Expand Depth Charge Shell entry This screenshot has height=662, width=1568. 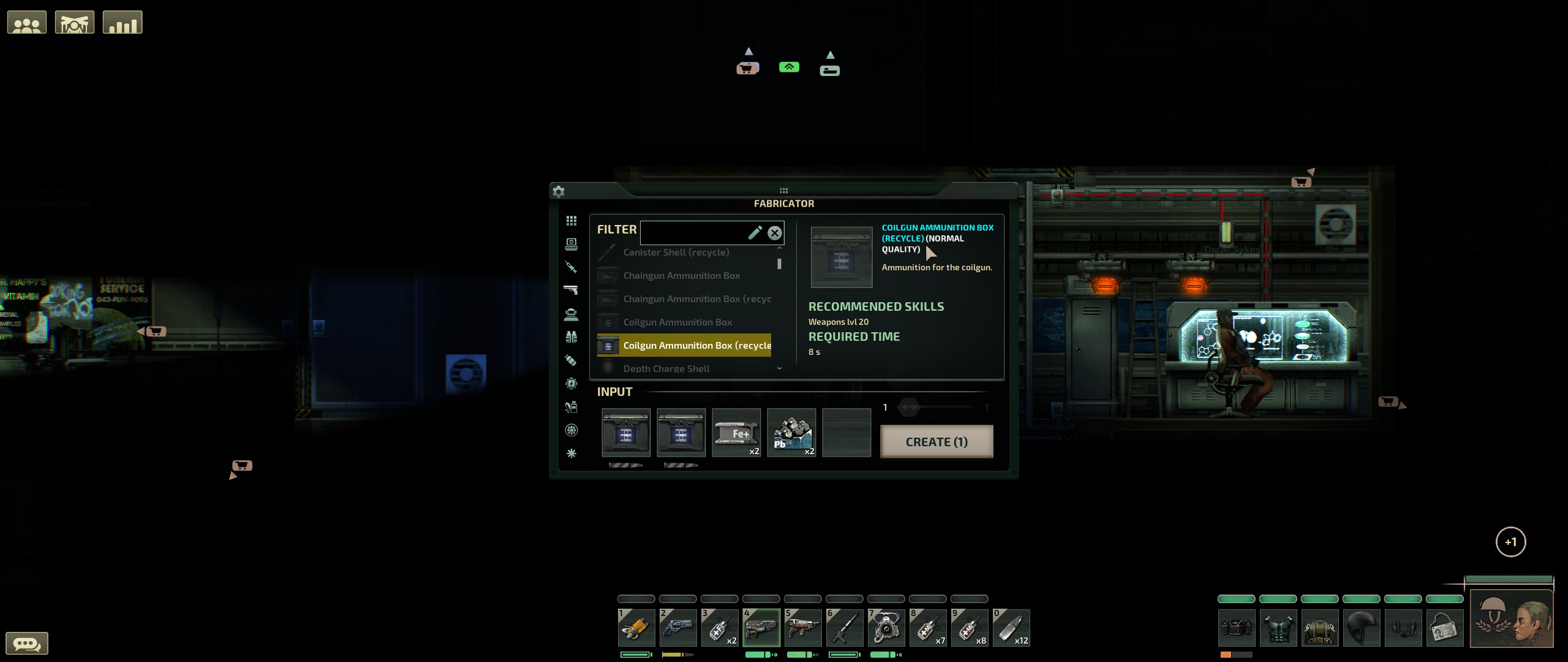pyautogui.click(x=667, y=368)
